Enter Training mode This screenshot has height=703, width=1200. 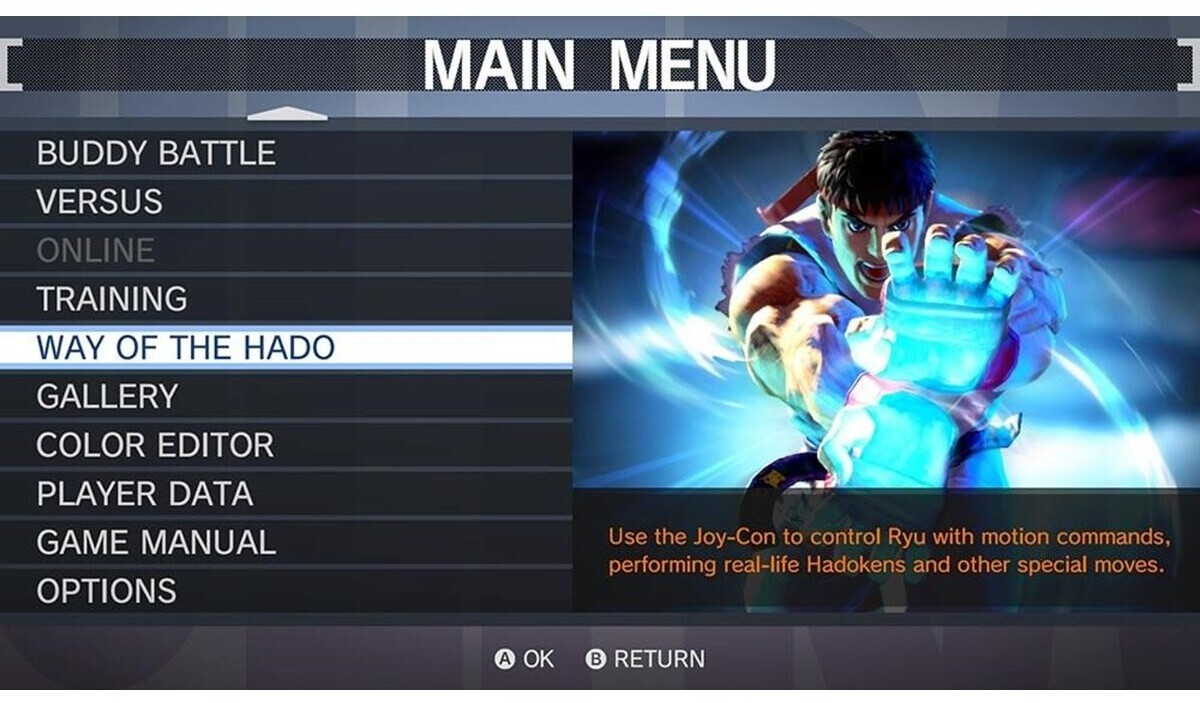click(x=112, y=299)
